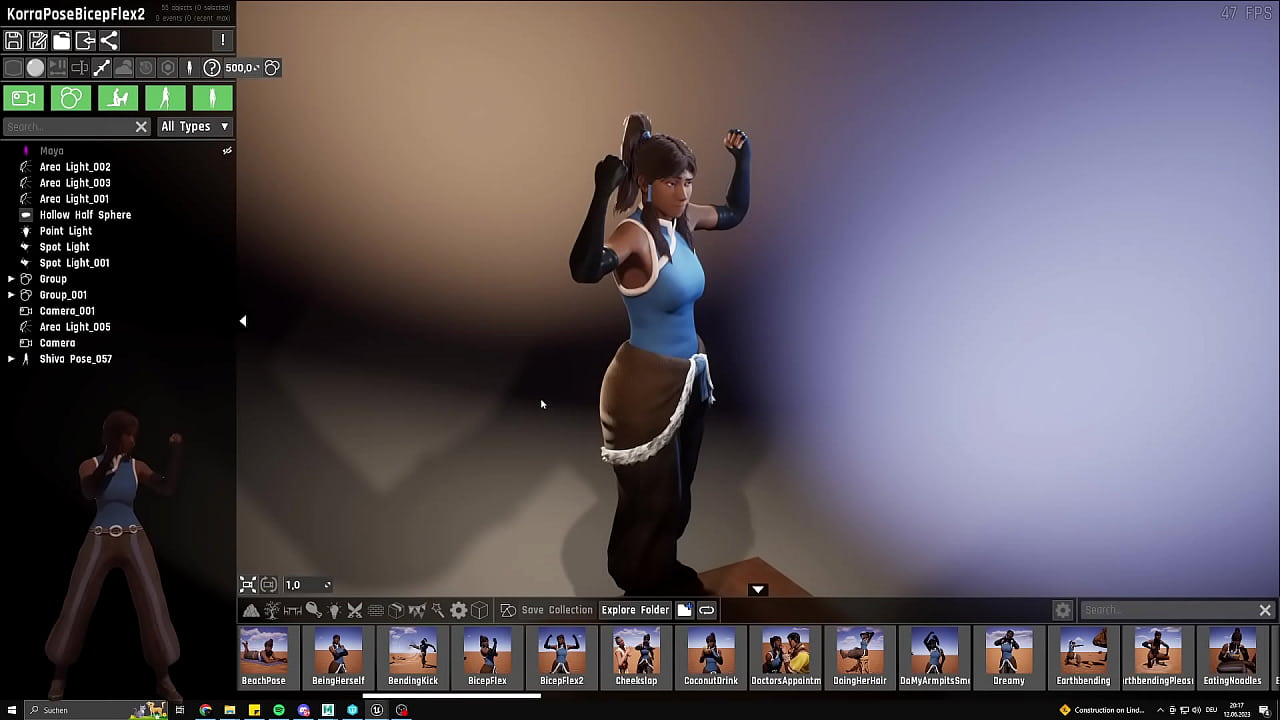This screenshot has height=720, width=1280.
Task: Clear the collection search with the X
Action: [1265, 610]
